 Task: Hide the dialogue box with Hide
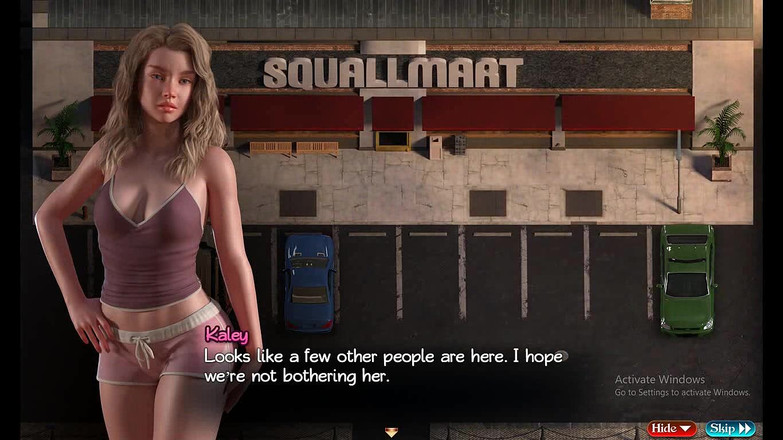pyautogui.click(x=672, y=429)
